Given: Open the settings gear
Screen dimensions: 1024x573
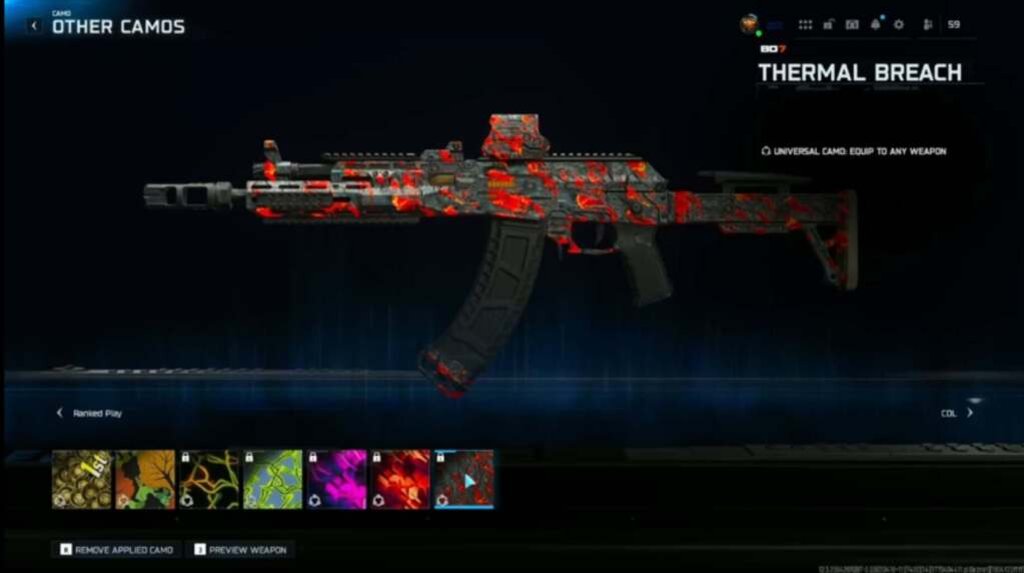Looking at the screenshot, I should [898, 24].
